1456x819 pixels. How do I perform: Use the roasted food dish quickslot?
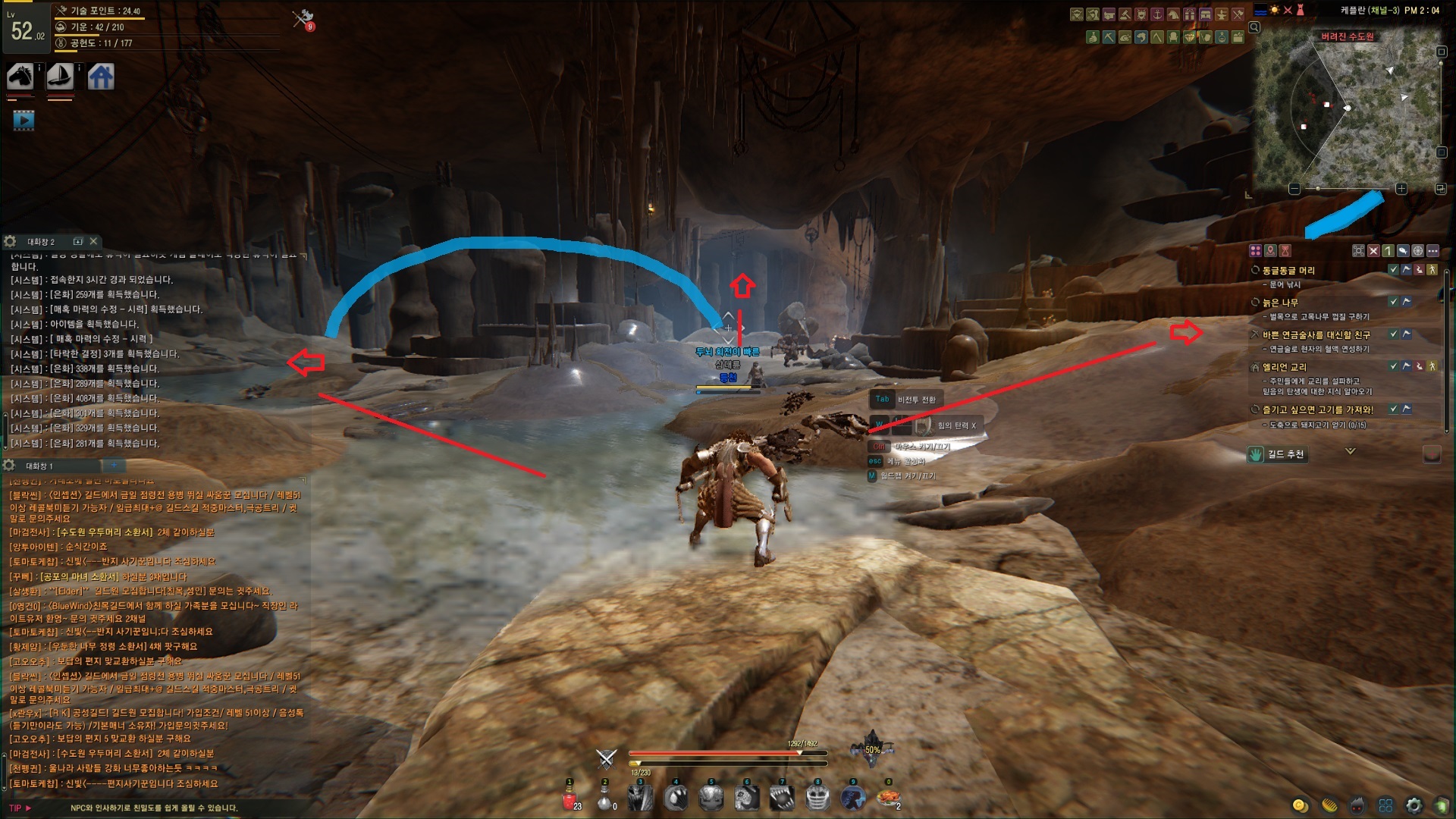pyautogui.click(x=887, y=798)
